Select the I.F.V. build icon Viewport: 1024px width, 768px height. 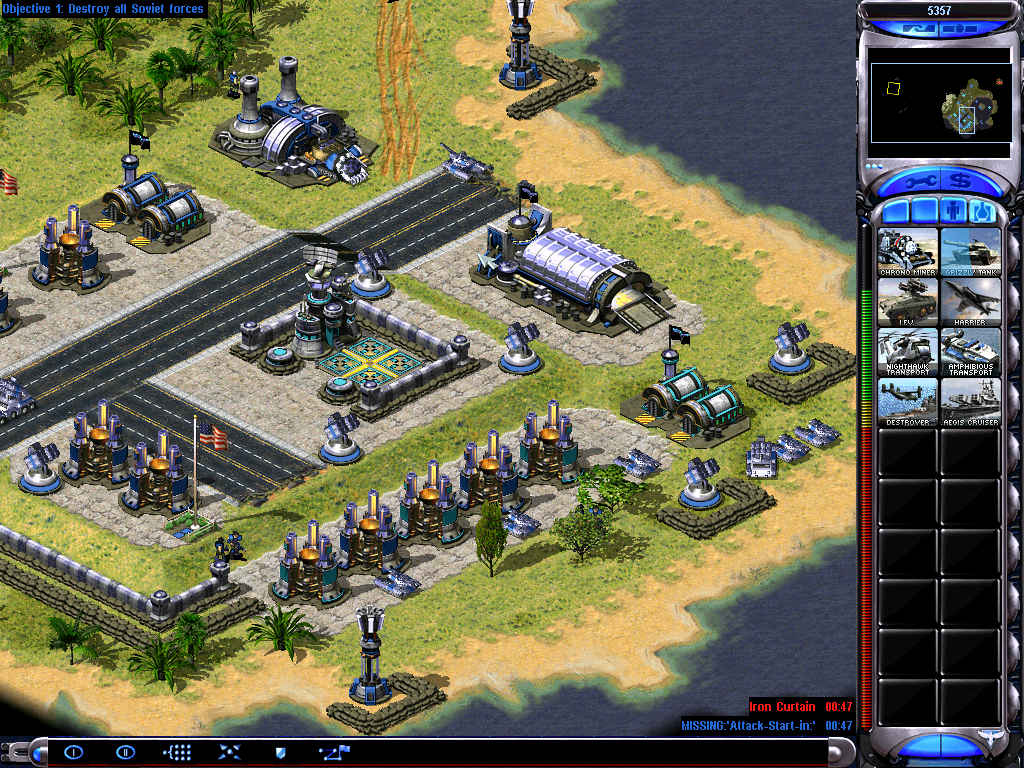pos(908,302)
